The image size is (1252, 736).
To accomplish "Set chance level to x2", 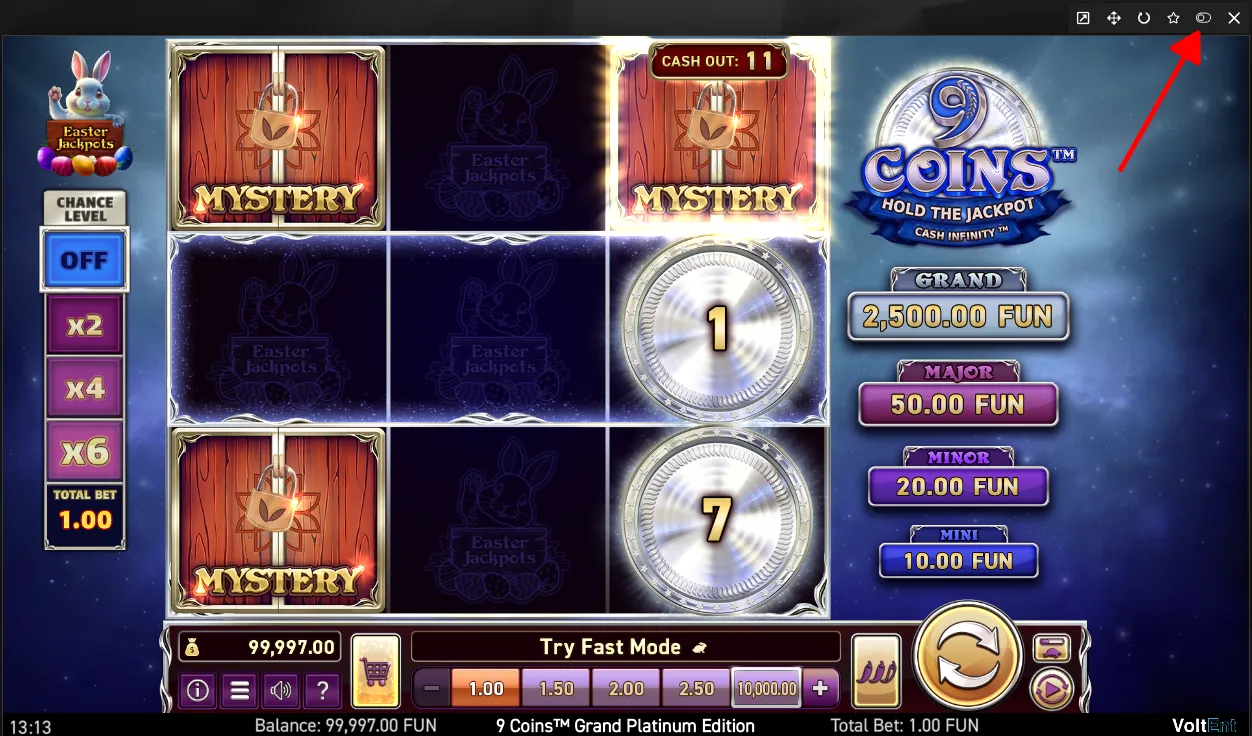I will (x=85, y=326).
